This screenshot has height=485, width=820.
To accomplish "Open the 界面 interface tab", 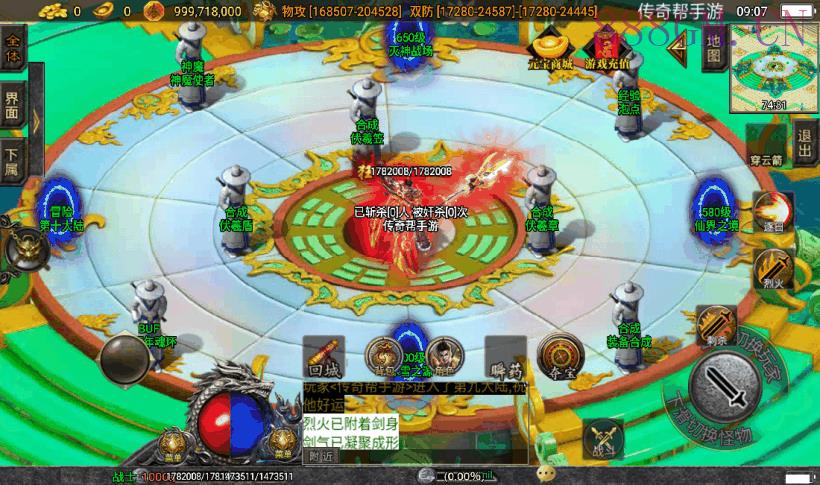I will pos(13,105).
